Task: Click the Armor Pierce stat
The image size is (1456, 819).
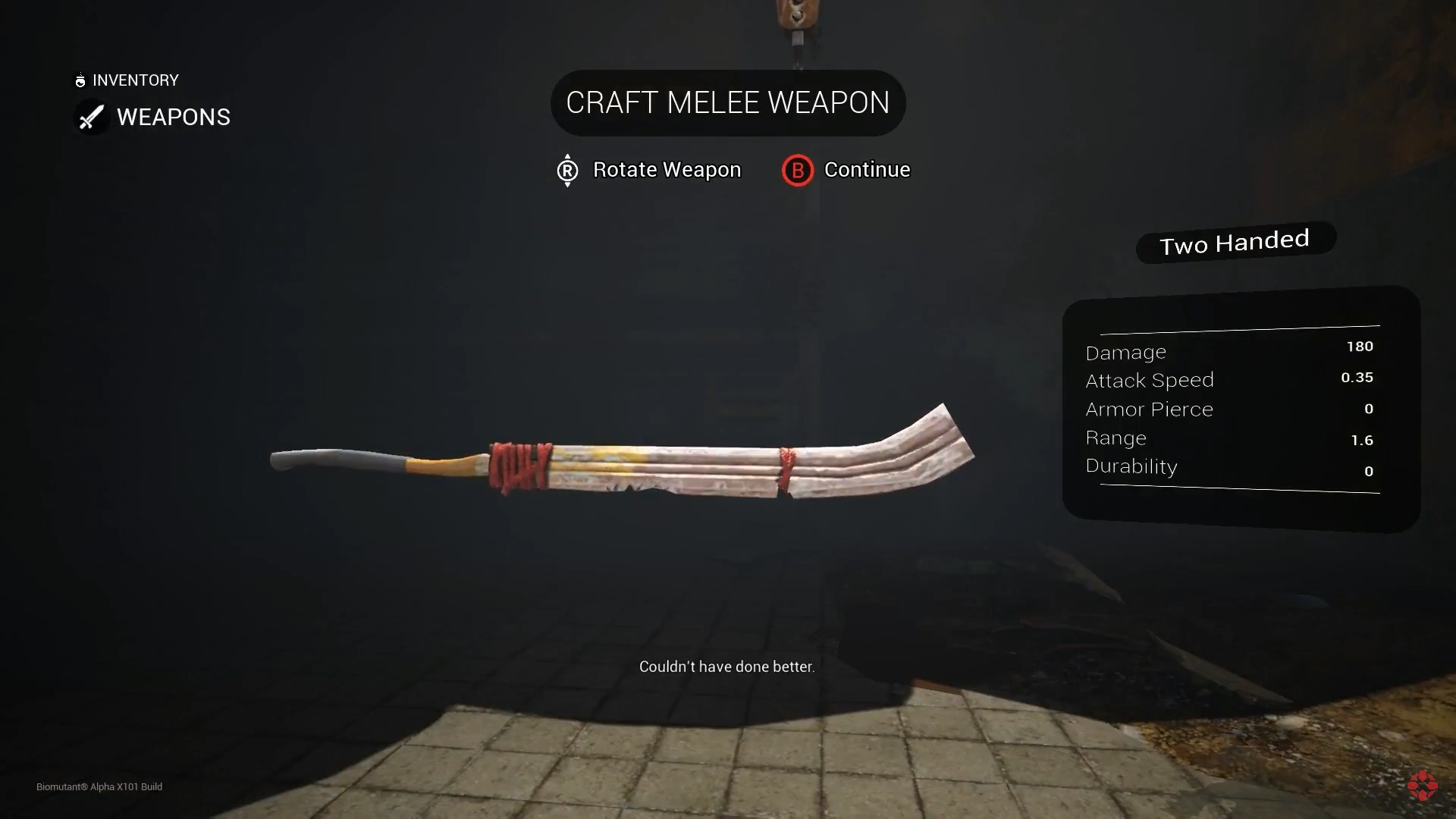Action: (1150, 409)
